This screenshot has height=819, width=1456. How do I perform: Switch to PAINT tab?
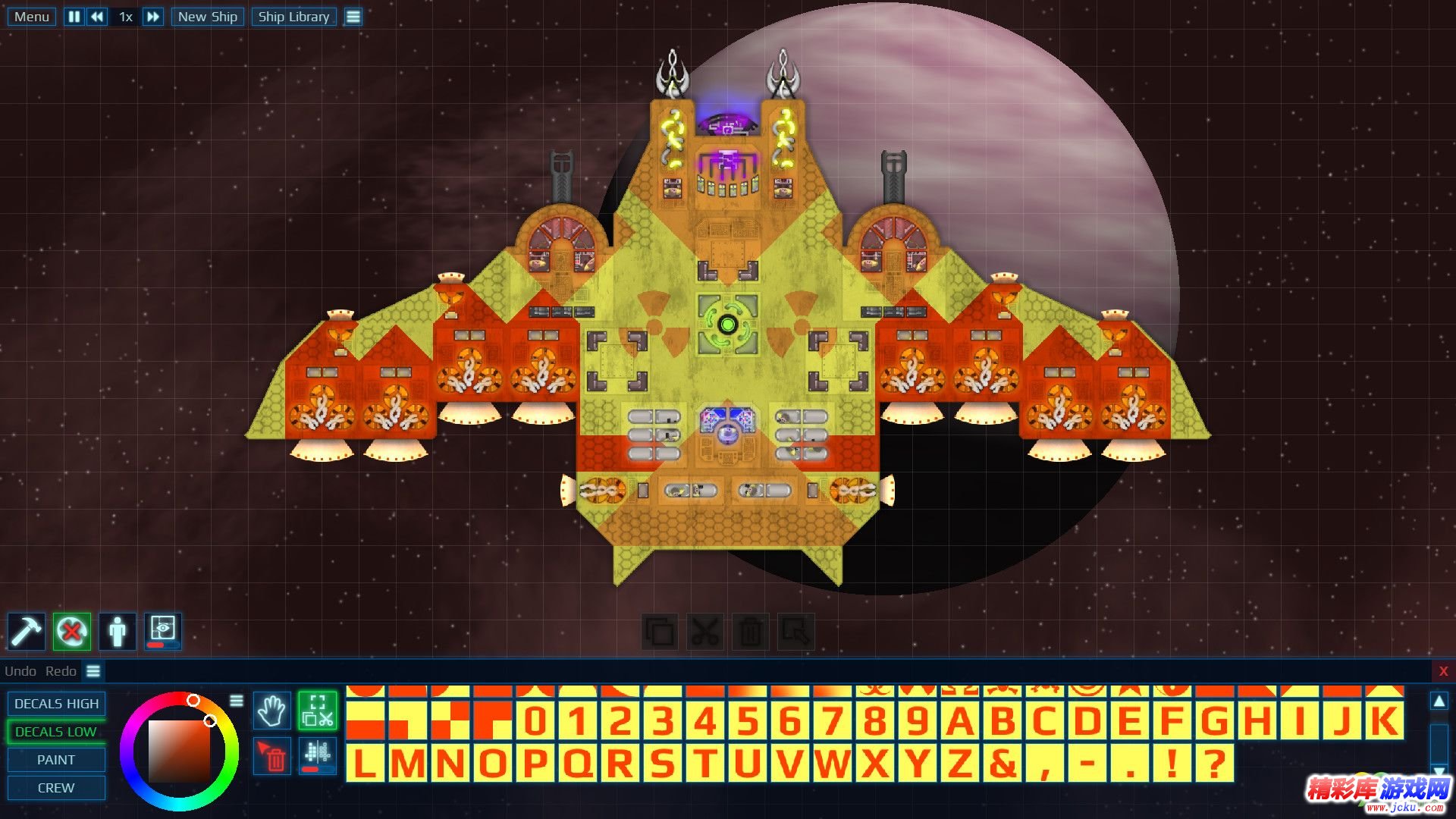pyautogui.click(x=56, y=760)
